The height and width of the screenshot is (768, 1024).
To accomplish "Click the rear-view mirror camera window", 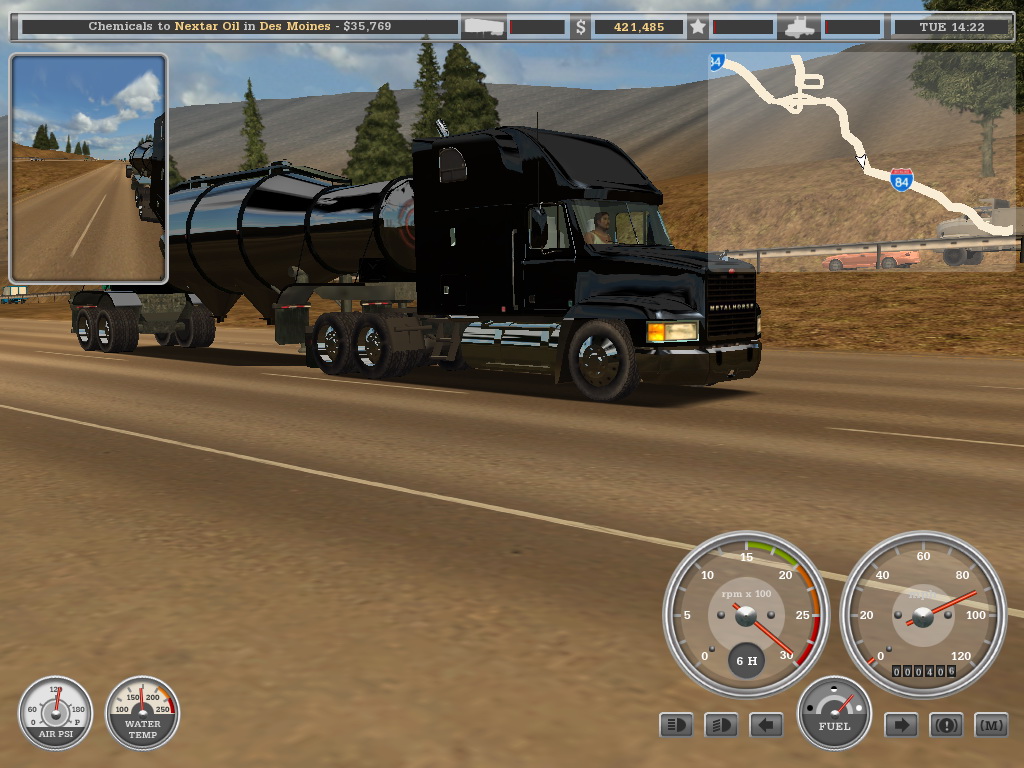I will (88, 168).
